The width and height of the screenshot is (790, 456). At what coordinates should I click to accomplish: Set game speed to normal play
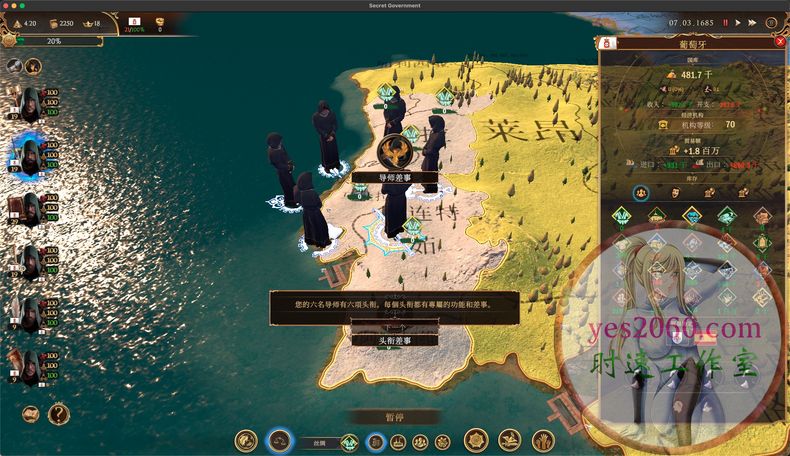click(x=738, y=22)
